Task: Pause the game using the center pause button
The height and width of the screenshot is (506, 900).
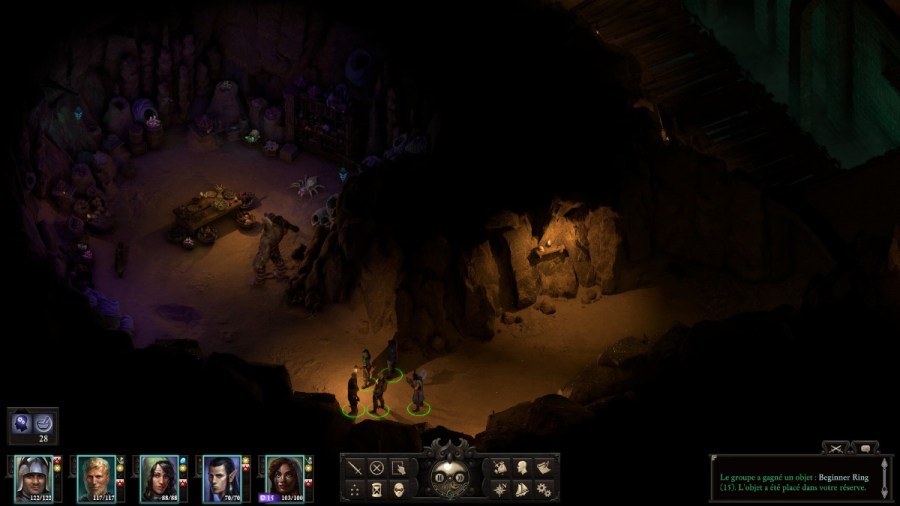Action: point(440,478)
